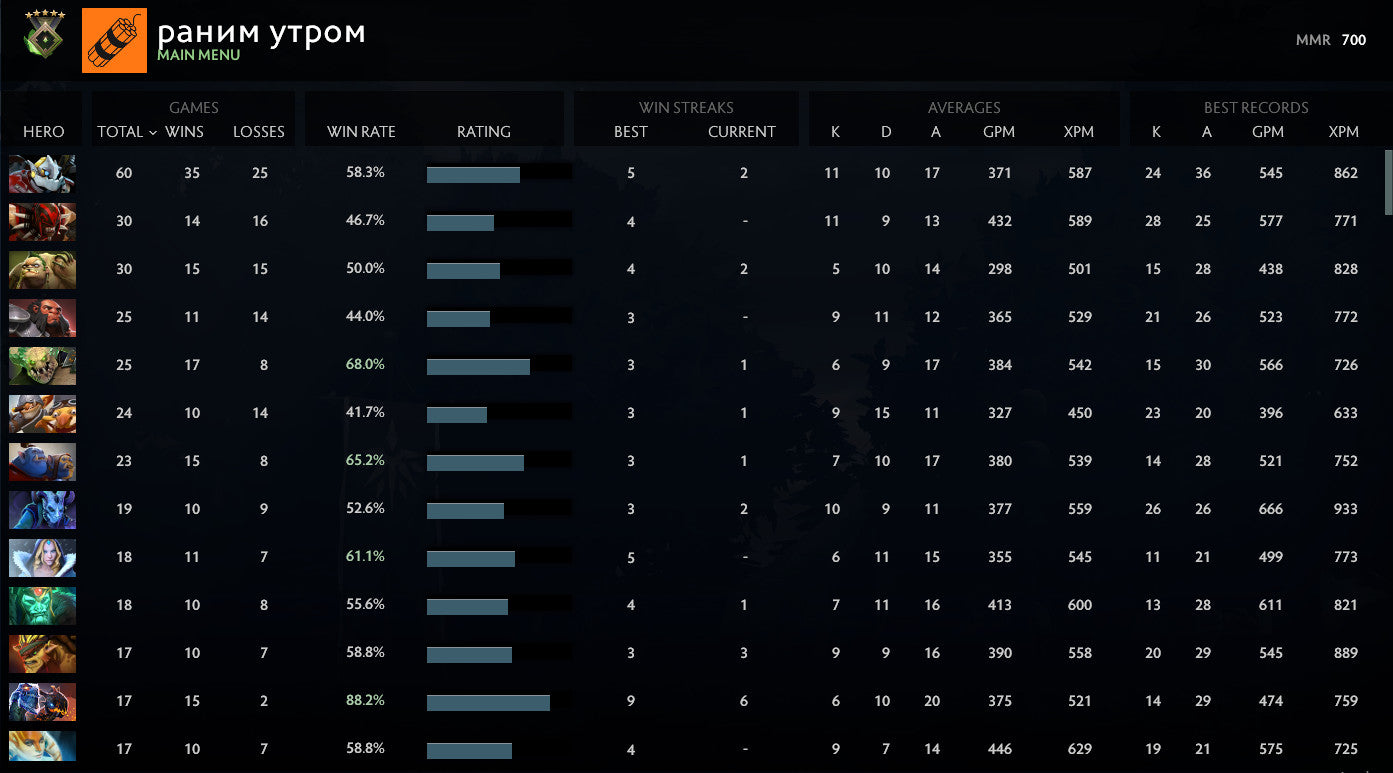Click the Techies profile avatar icon
The width and height of the screenshot is (1393, 773).
pos(114,40)
